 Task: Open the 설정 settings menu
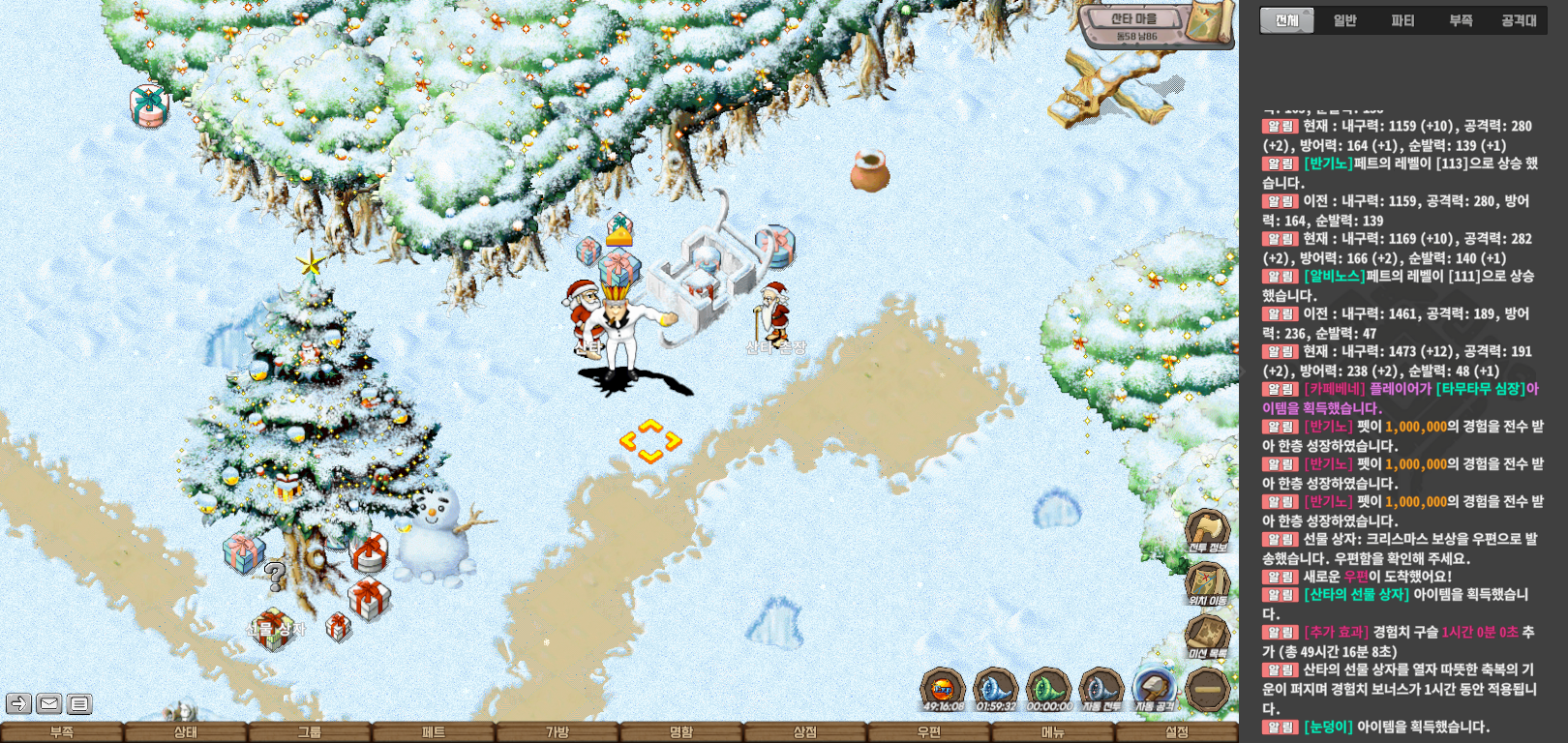(1177, 732)
